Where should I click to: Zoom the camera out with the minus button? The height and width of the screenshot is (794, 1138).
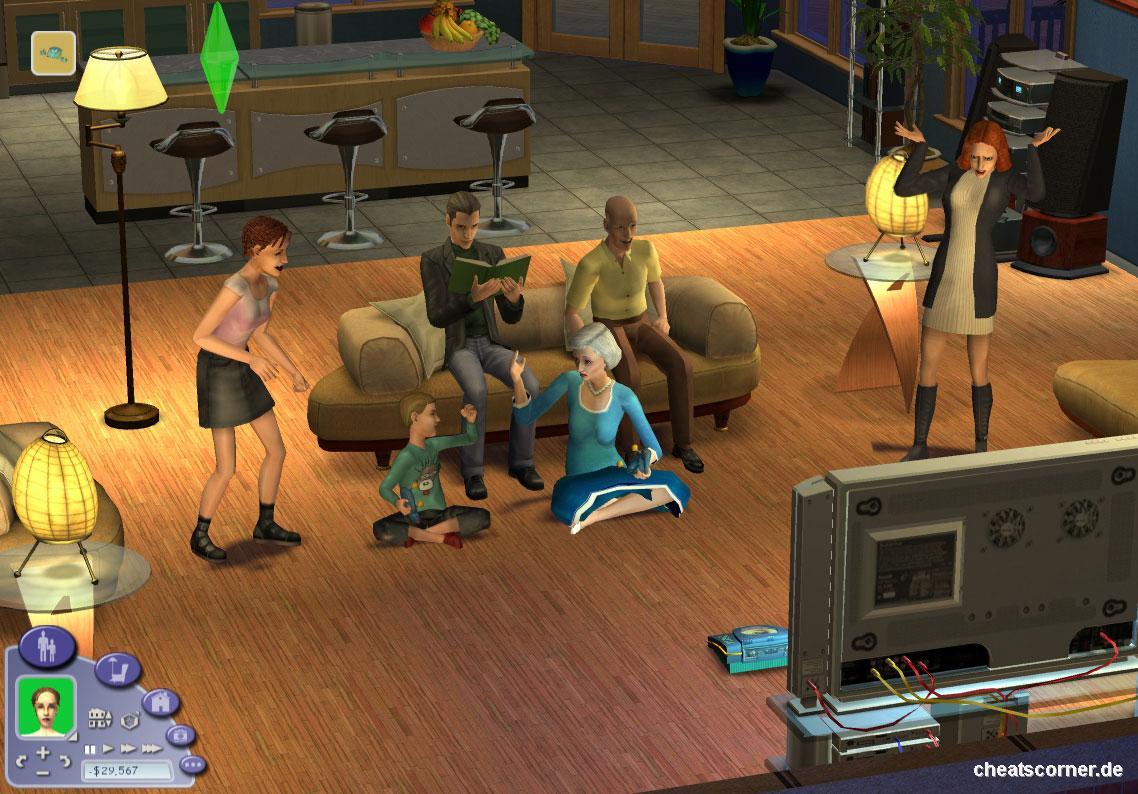[42, 772]
